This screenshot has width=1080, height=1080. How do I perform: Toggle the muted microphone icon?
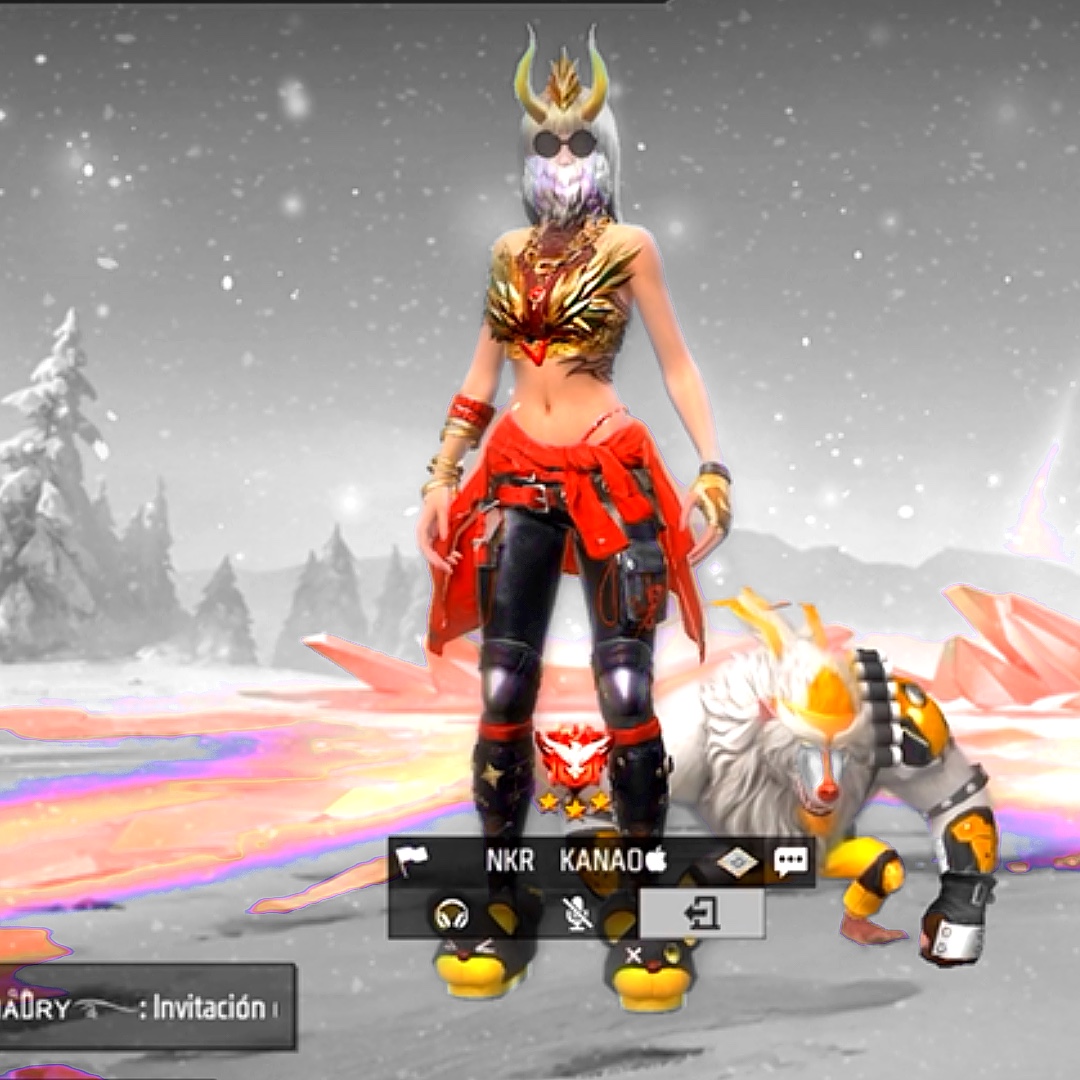pos(576,914)
